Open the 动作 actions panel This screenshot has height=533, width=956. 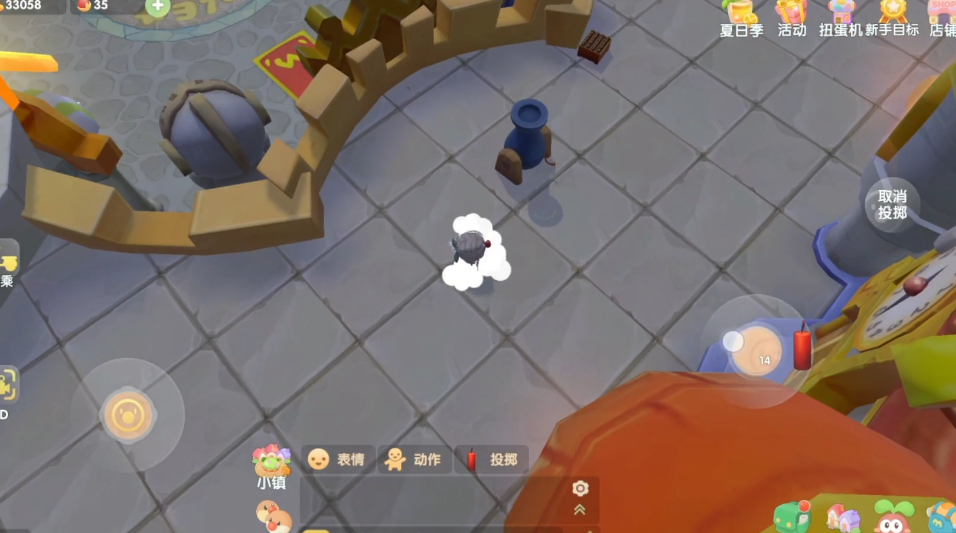tap(414, 459)
